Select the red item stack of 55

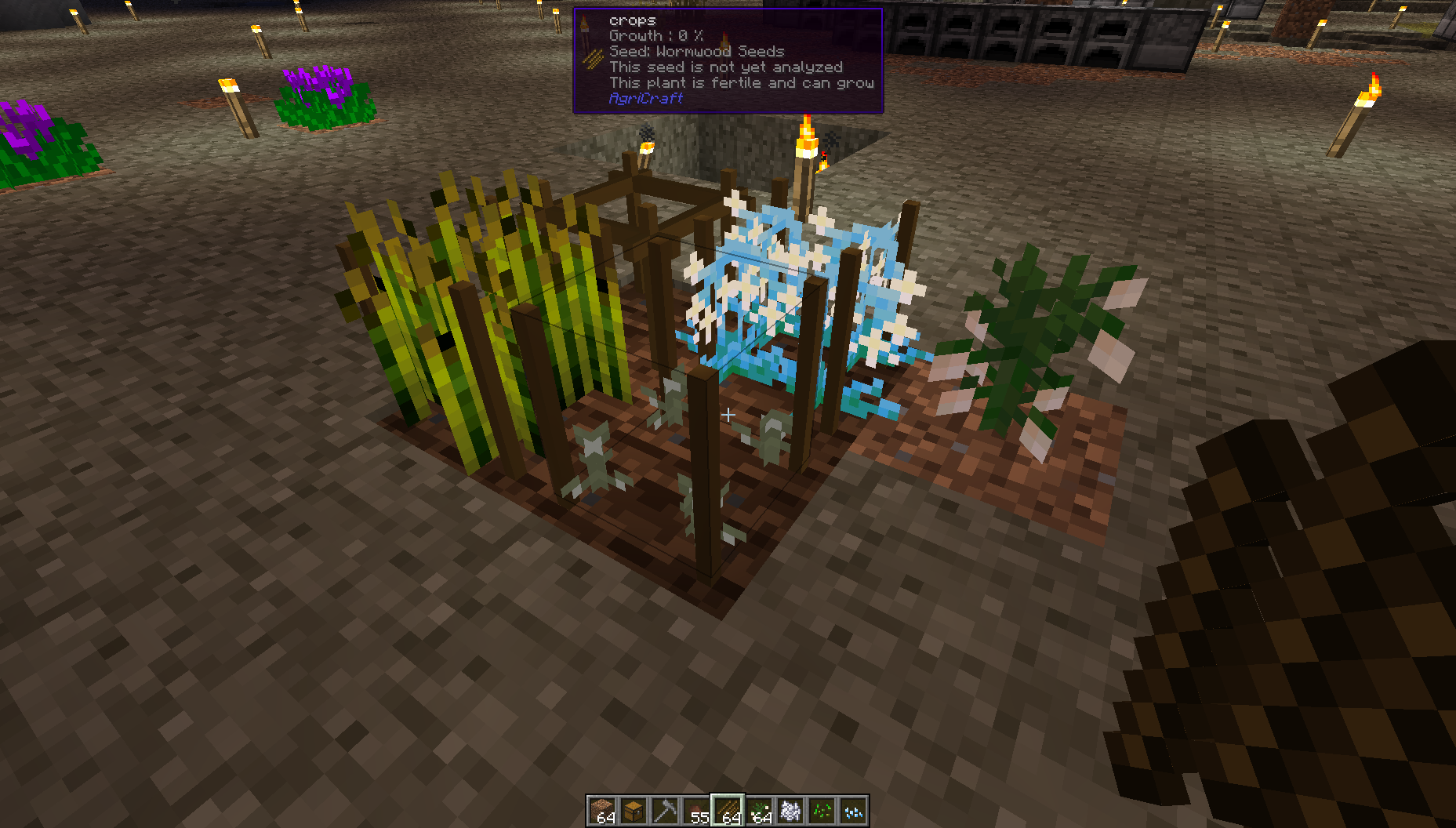[x=696, y=811]
